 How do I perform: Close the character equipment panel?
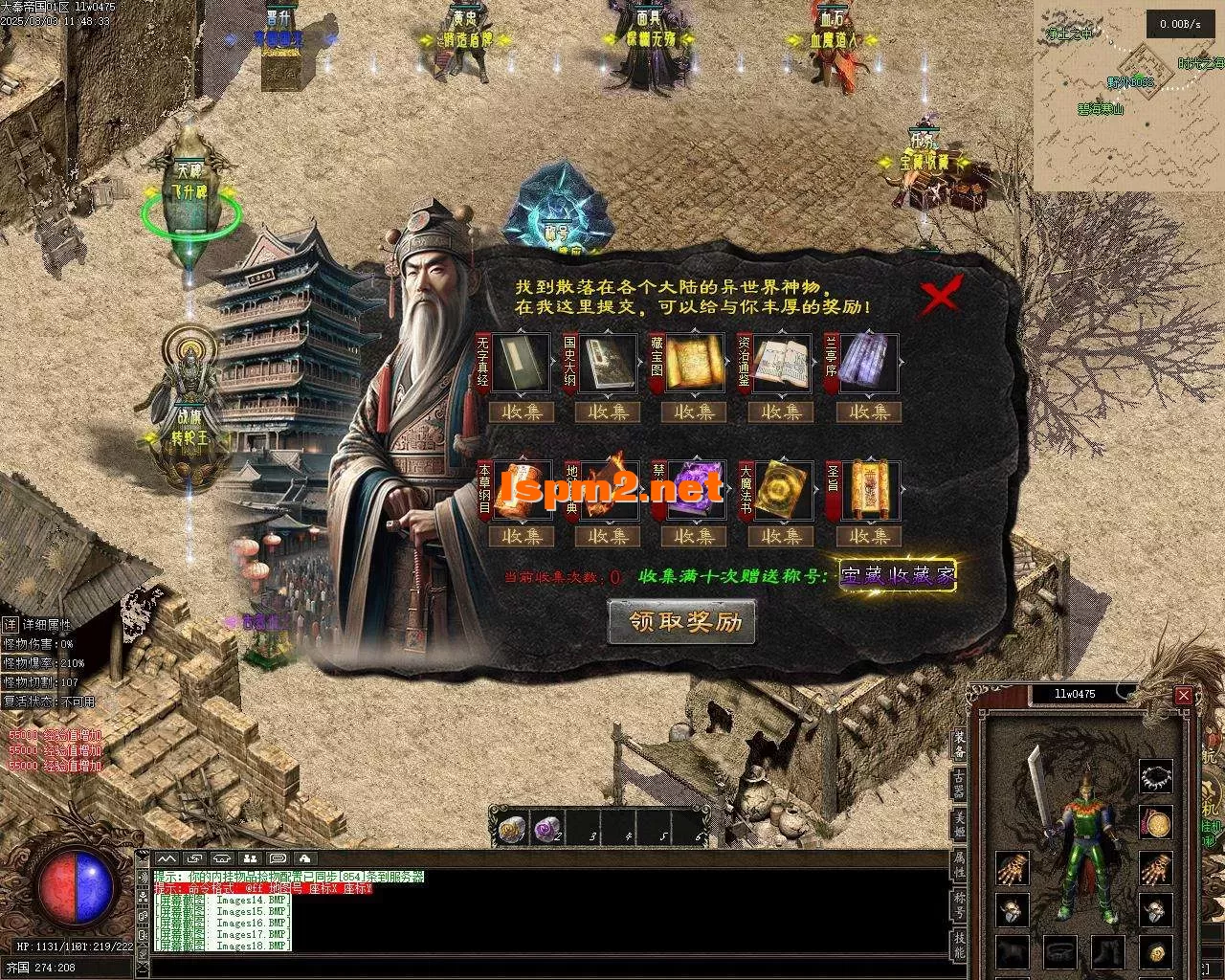pos(1184,696)
